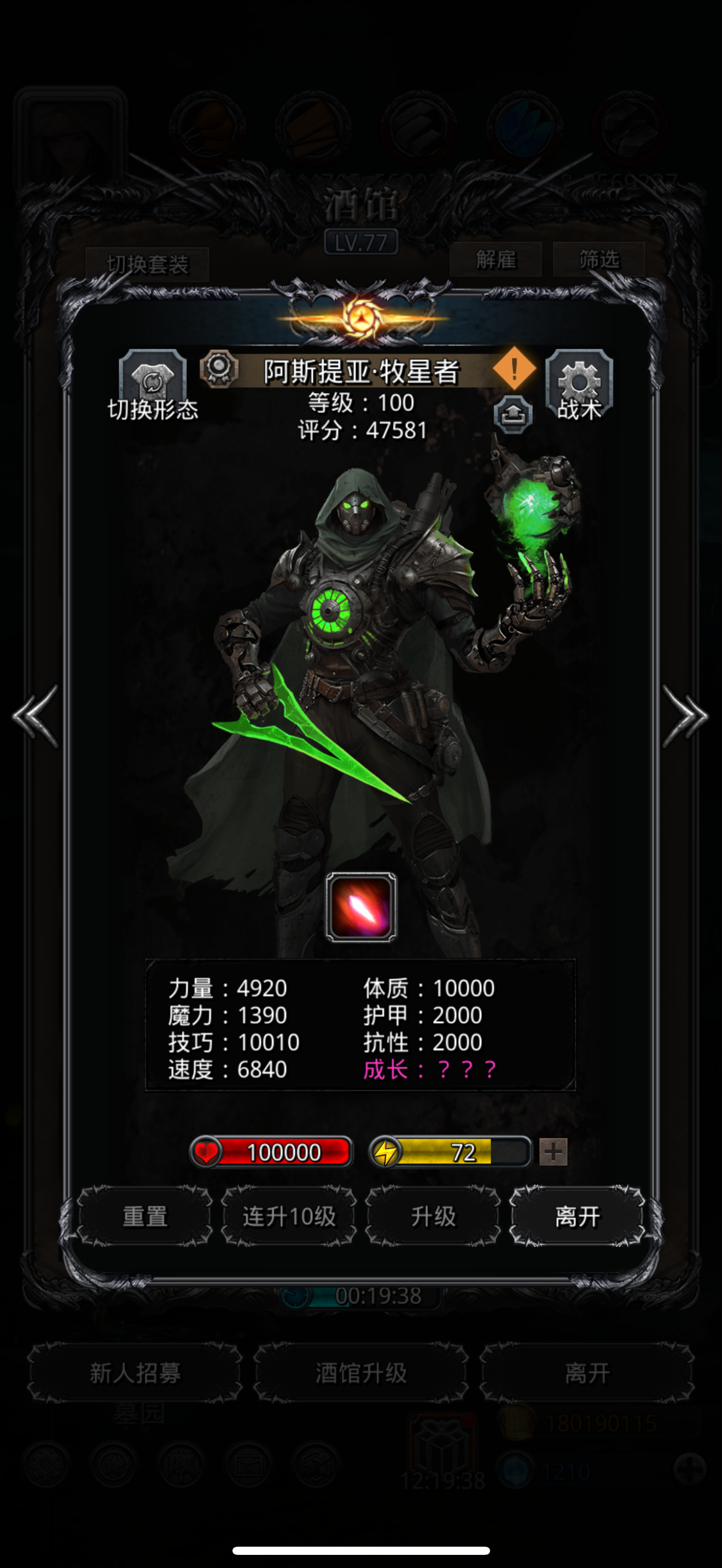The image size is (722, 1568).
Task: Click 连升10级 to level up ten times
Action: click(x=289, y=1215)
